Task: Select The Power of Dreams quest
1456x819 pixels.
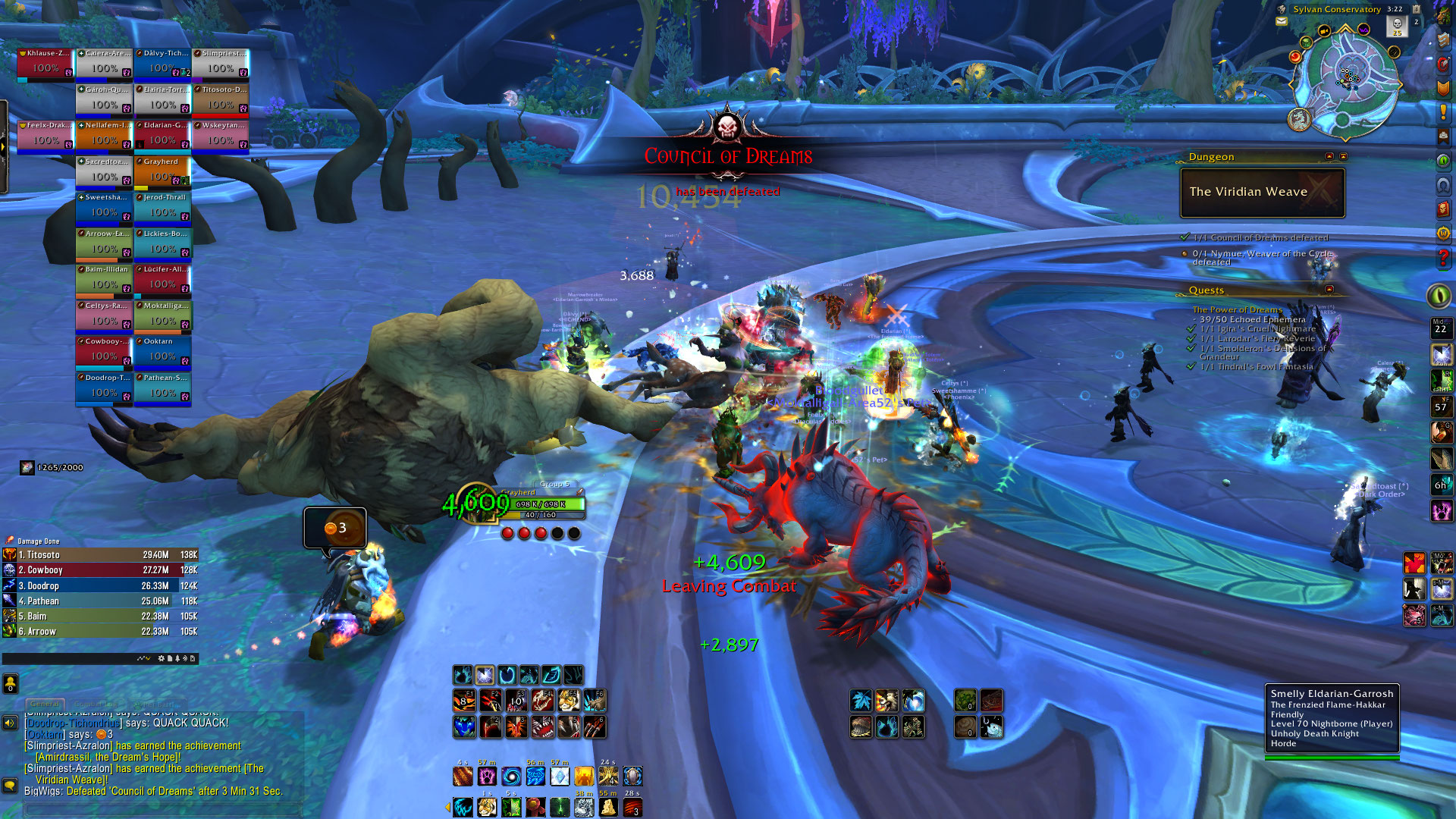Action: pos(1237,309)
